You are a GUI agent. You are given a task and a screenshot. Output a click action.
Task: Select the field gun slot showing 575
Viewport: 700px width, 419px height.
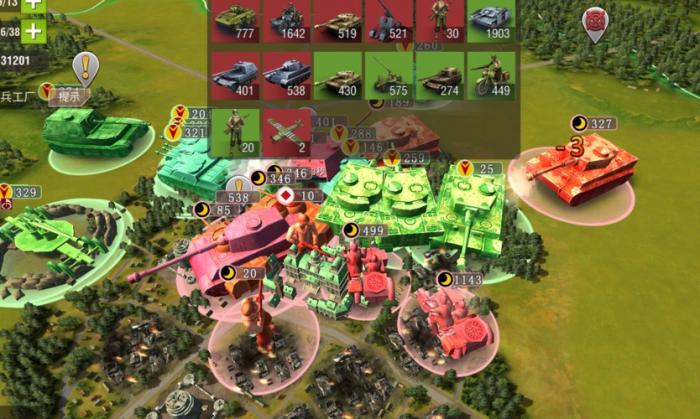389,75
